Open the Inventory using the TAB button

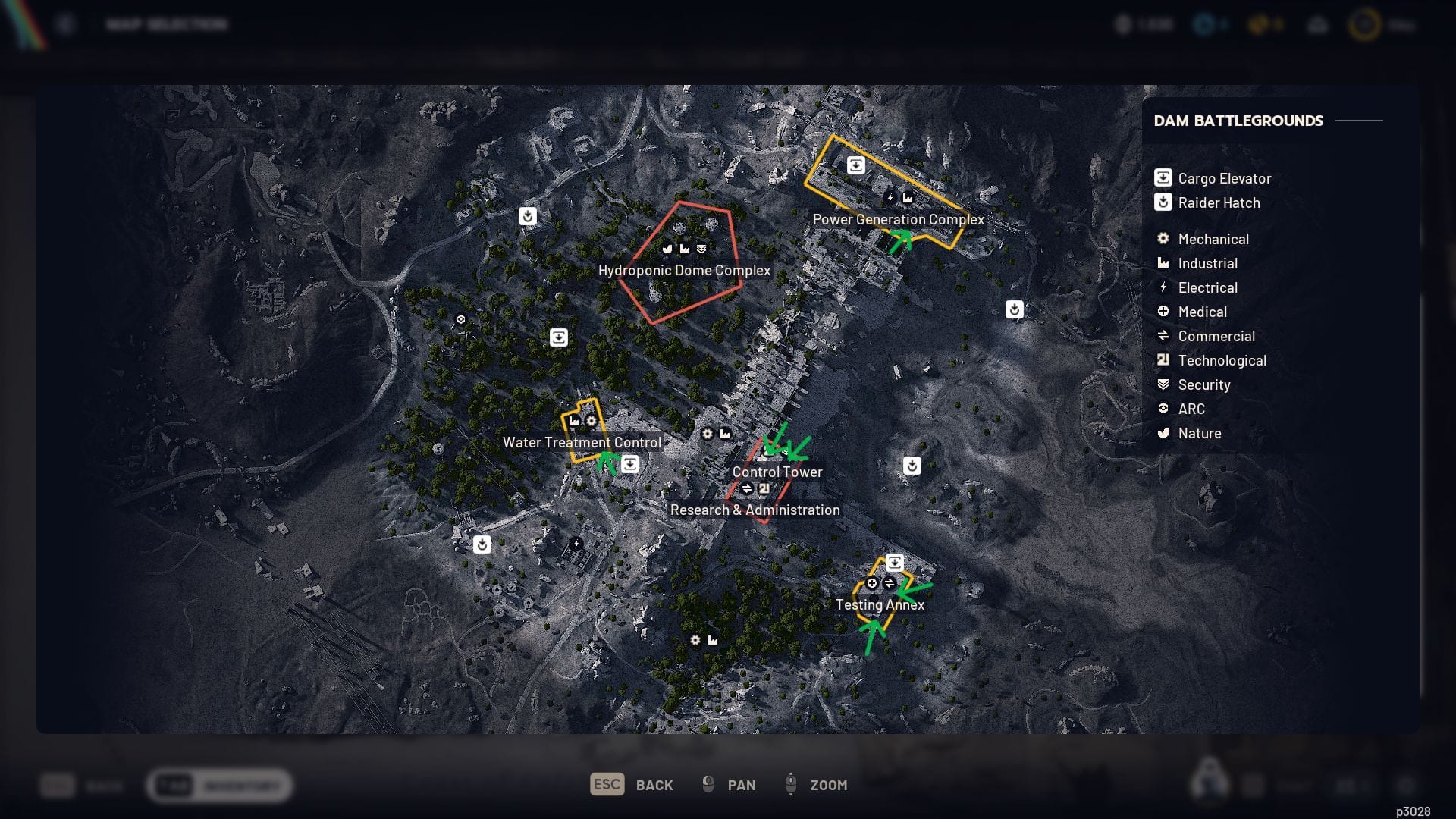(174, 786)
